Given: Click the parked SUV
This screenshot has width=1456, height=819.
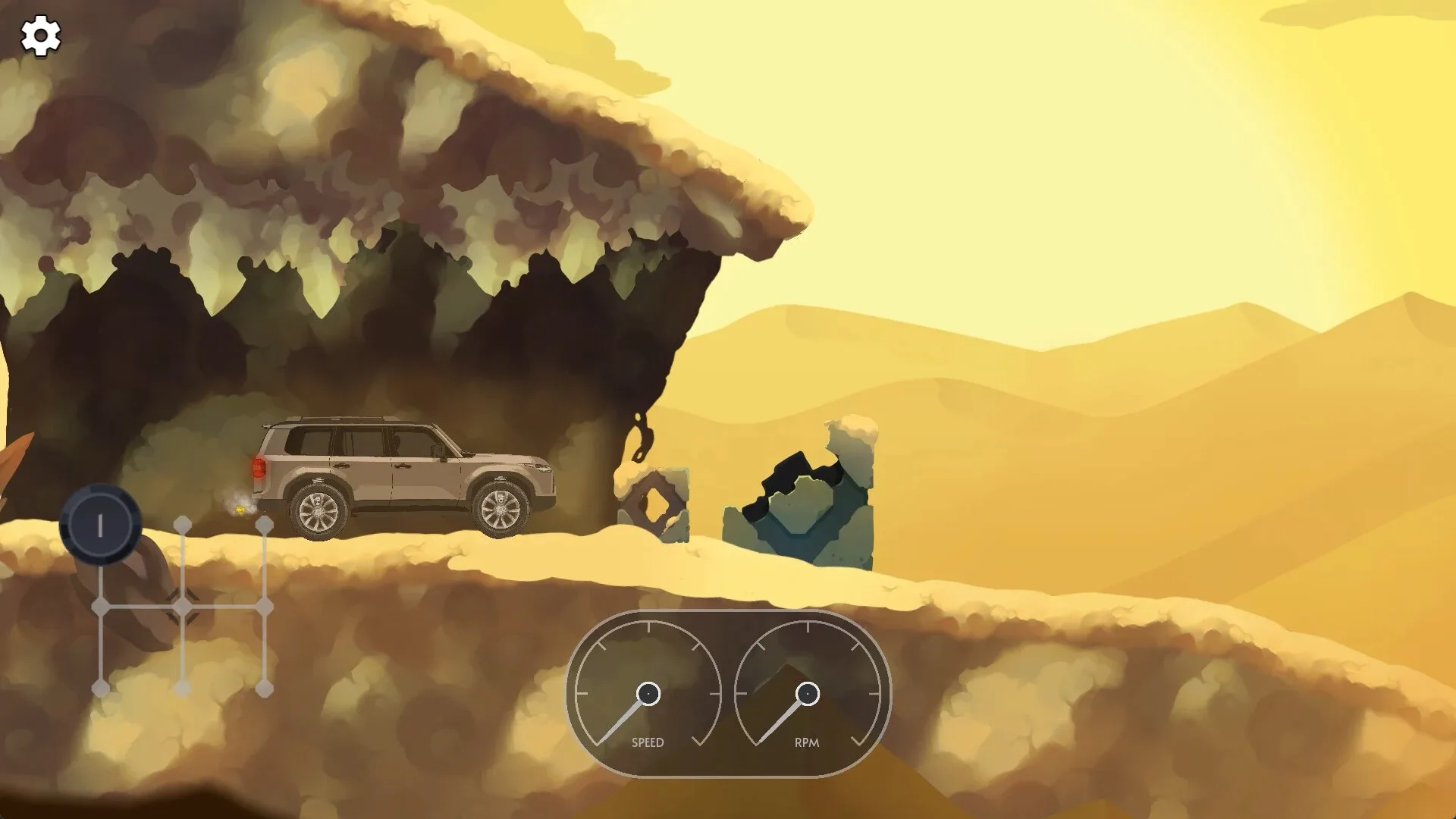Looking at the screenshot, I should click(x=402, y=470).
